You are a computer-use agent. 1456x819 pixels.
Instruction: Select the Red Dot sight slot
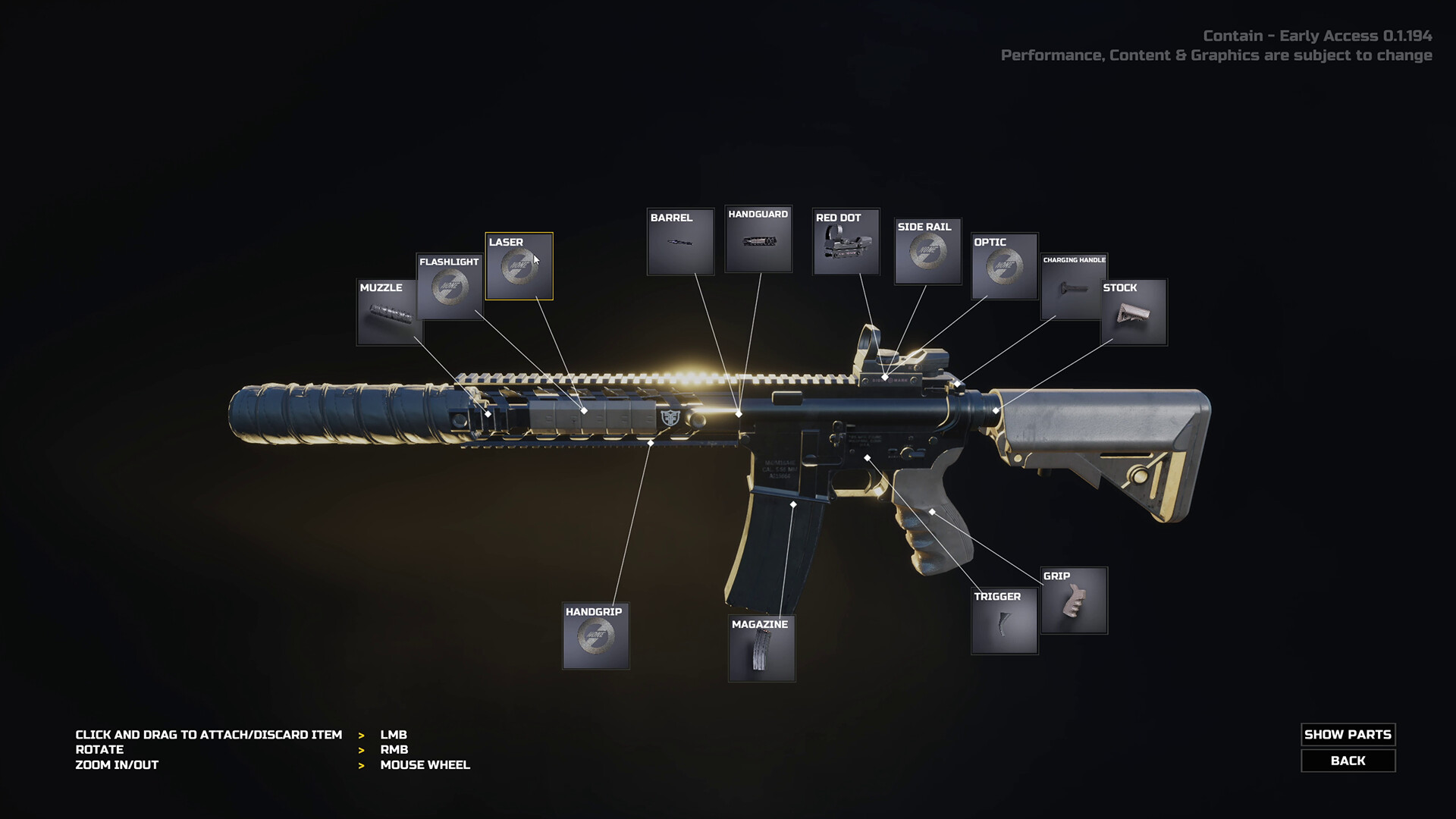[846, 242]
